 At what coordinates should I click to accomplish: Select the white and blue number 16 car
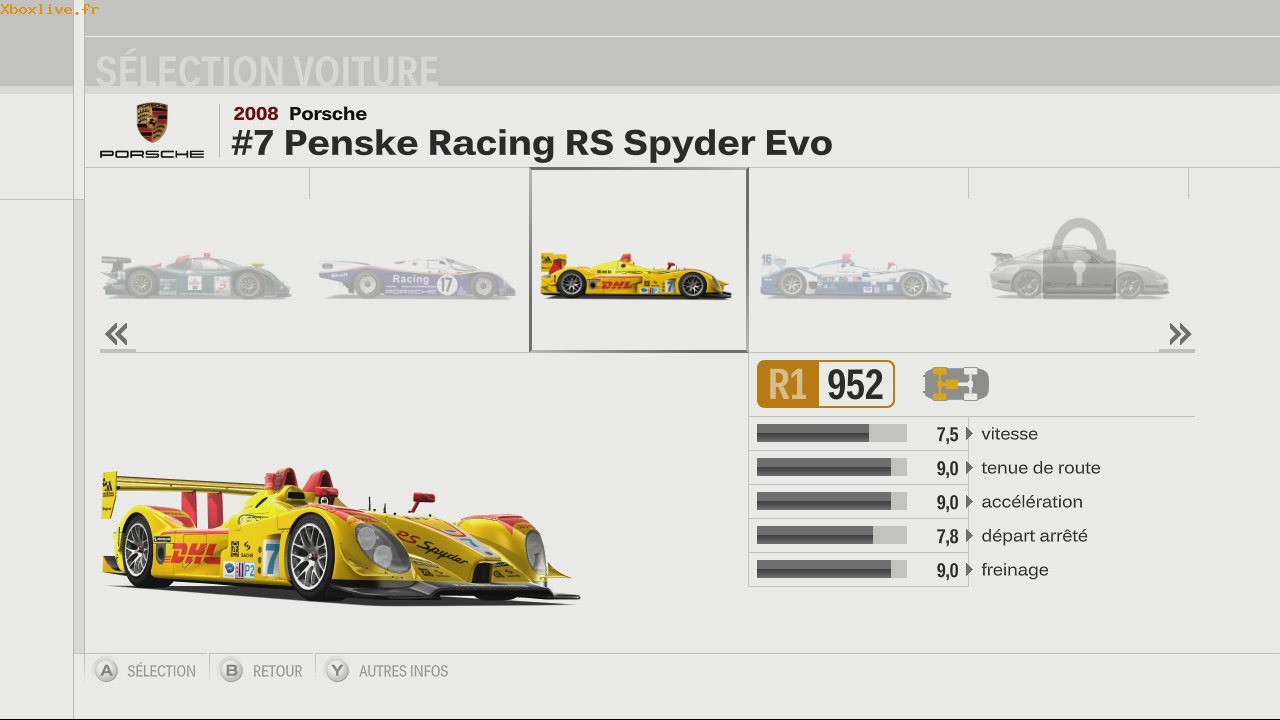coord(855,277)
